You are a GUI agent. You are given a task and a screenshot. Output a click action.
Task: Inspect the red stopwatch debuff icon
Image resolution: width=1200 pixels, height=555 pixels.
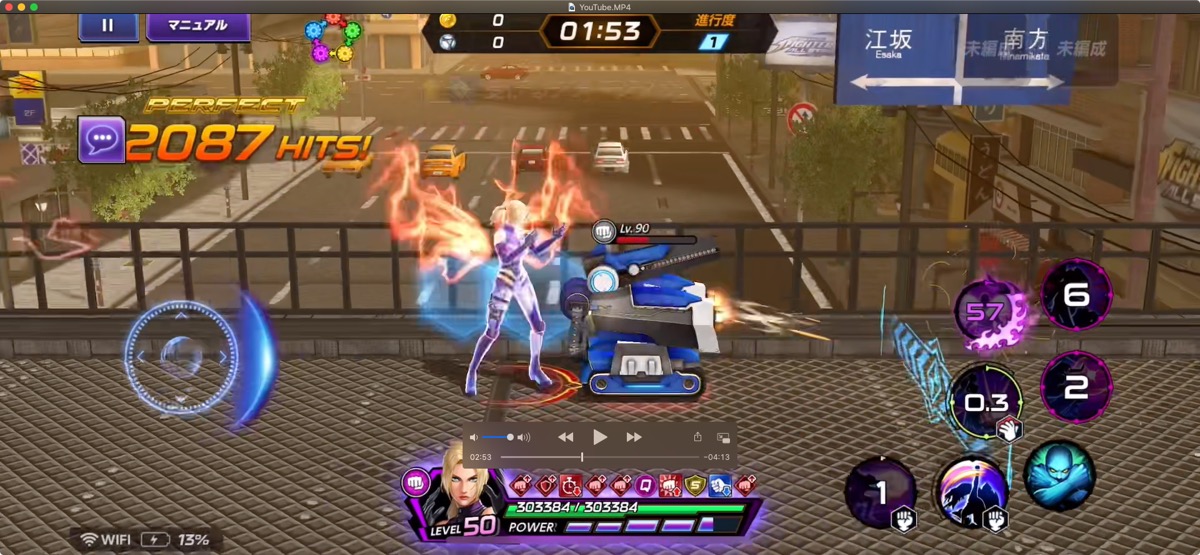570,485
